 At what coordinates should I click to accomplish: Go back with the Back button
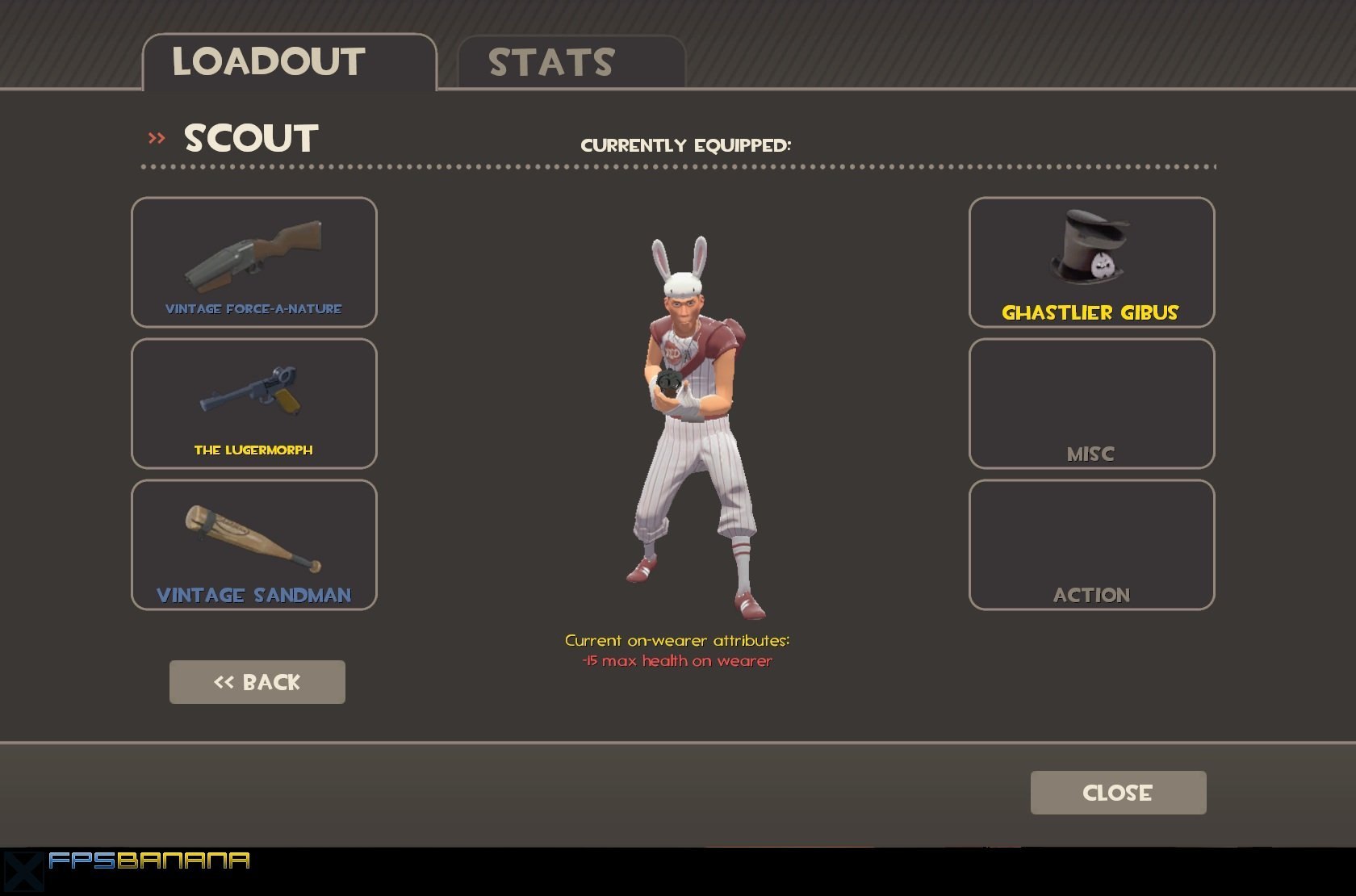(x=257, y=682)
